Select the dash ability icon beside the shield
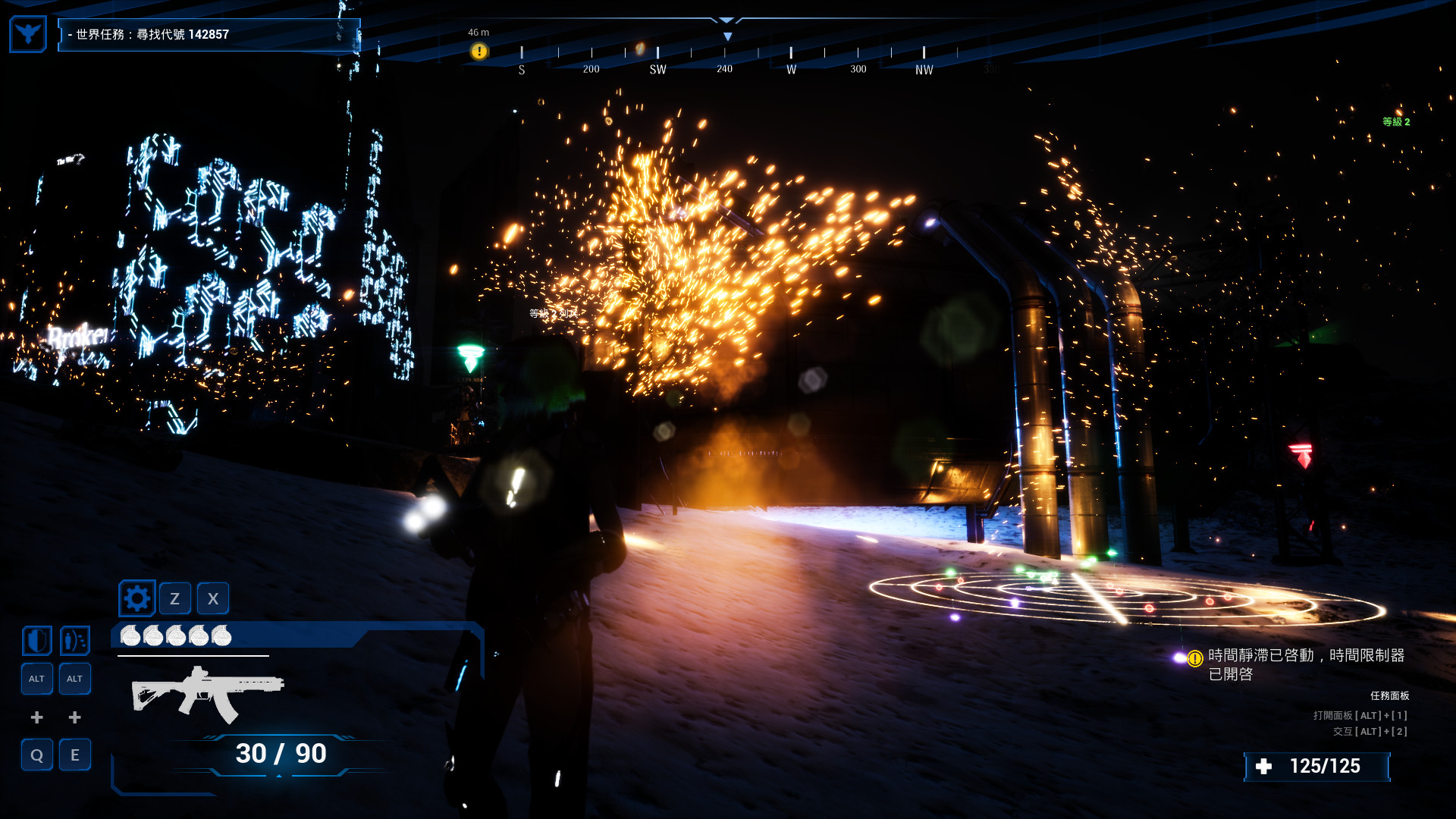Viewport: 1456px width, 819px height. click(74, 640)
